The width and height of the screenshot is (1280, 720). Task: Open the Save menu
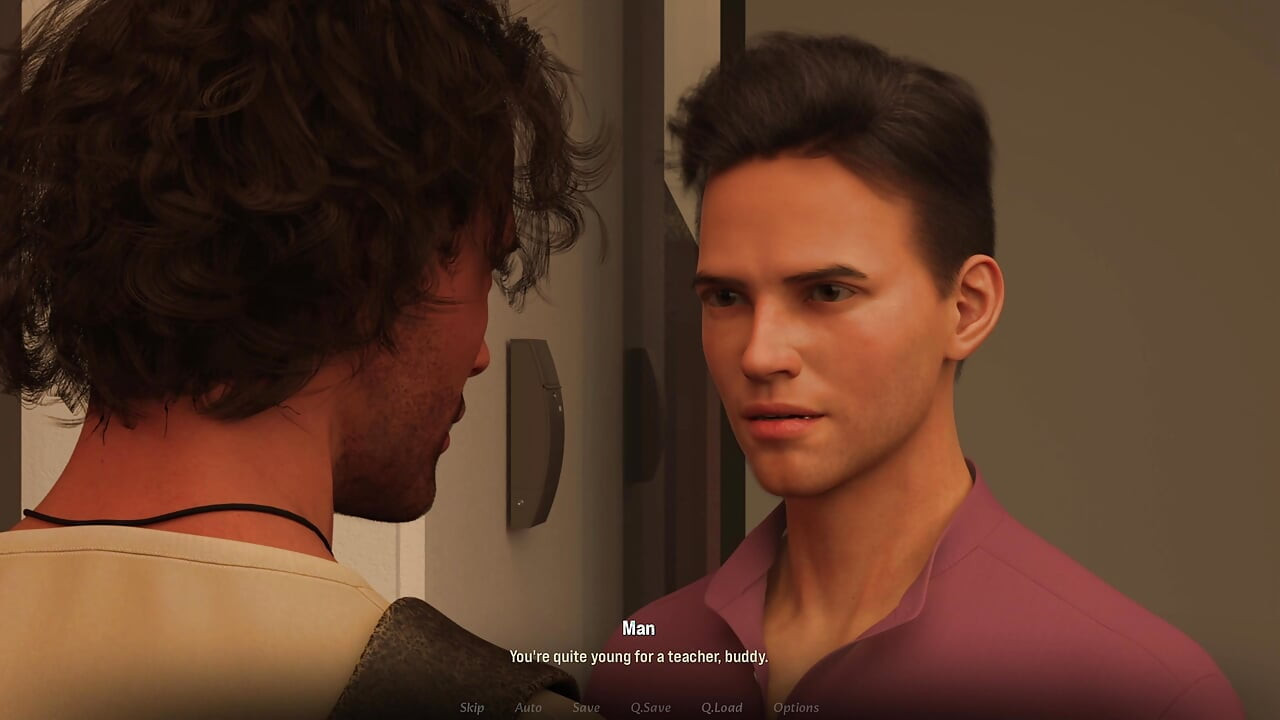pyautogui.click(x=586, y=708)
